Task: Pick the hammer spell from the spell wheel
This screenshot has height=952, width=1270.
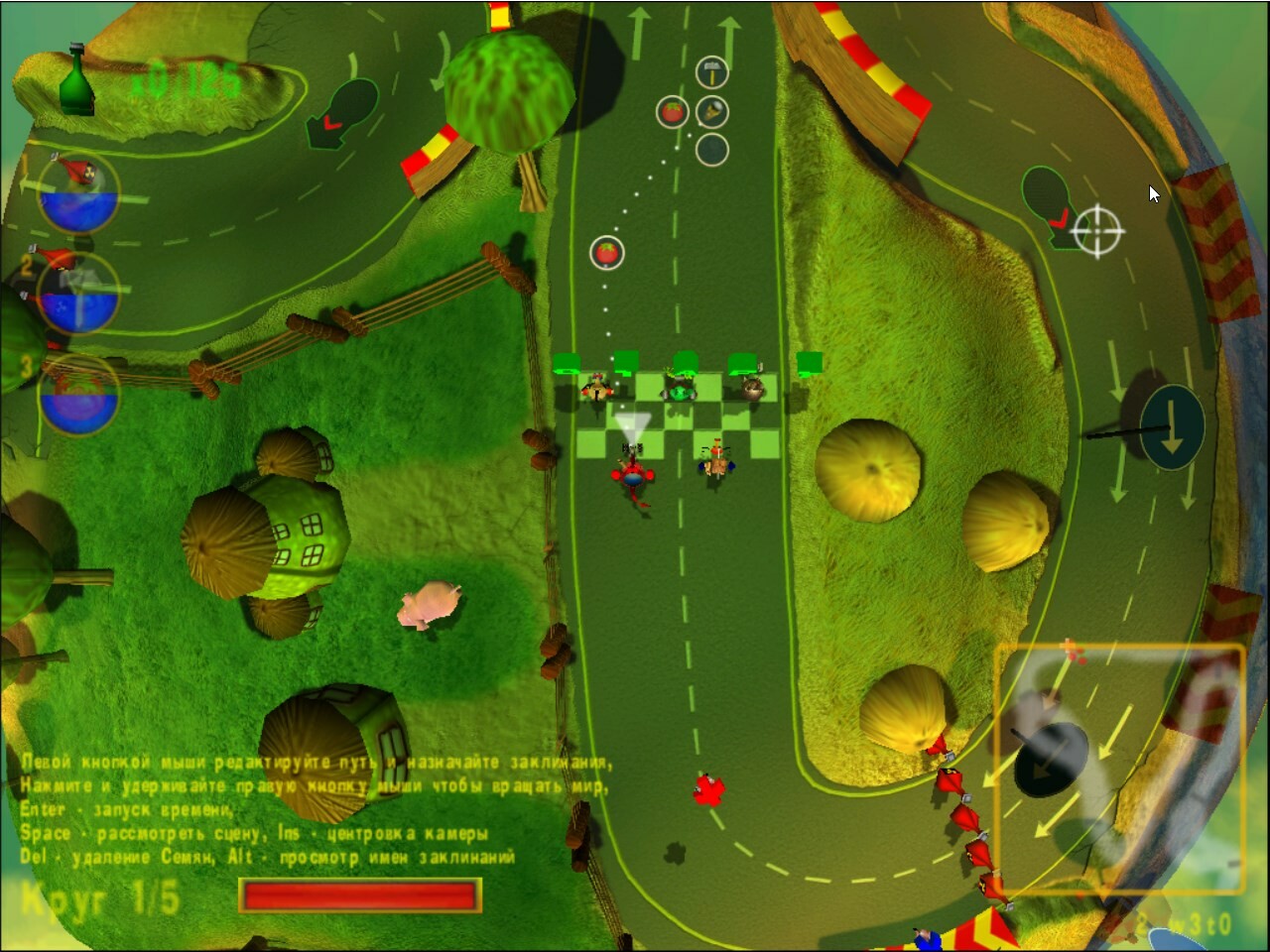Action: point(712,69)
